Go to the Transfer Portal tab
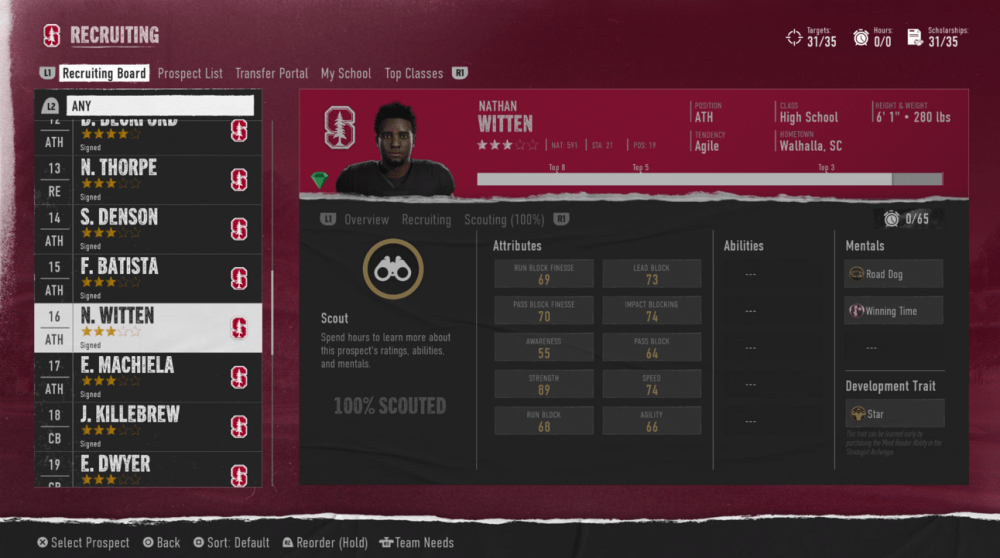The height and width of the screenshot is (558, 1000). [271, 73]
